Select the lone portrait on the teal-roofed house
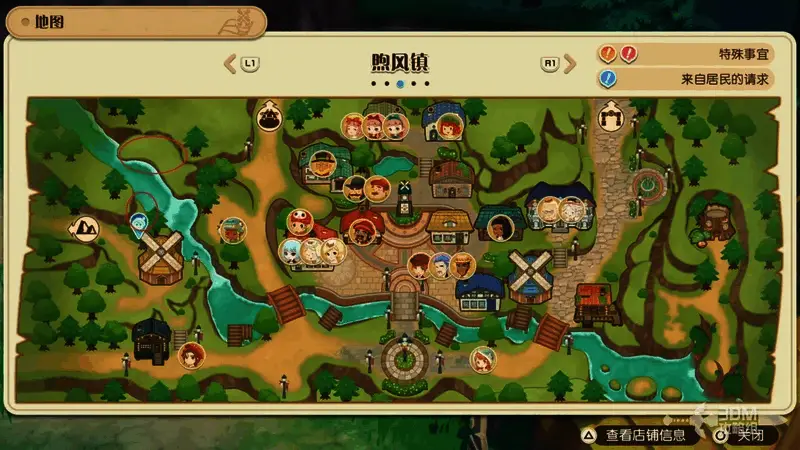800x450 pixels. click(x=499, y=229)
